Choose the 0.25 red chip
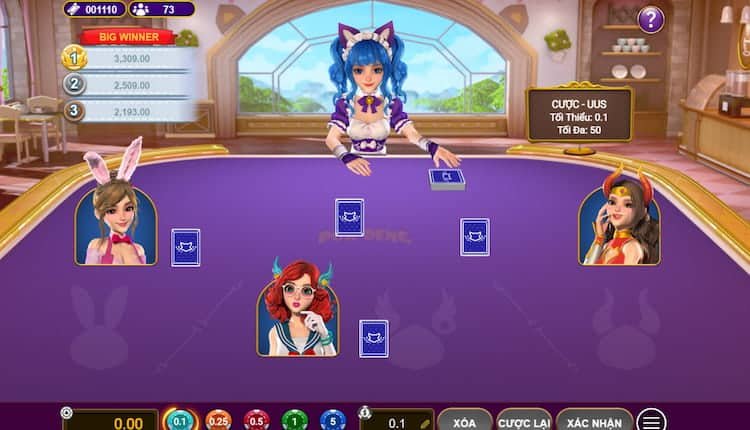Screen dimensions: 750x430 pyautogui.click(x=219, y=421)
